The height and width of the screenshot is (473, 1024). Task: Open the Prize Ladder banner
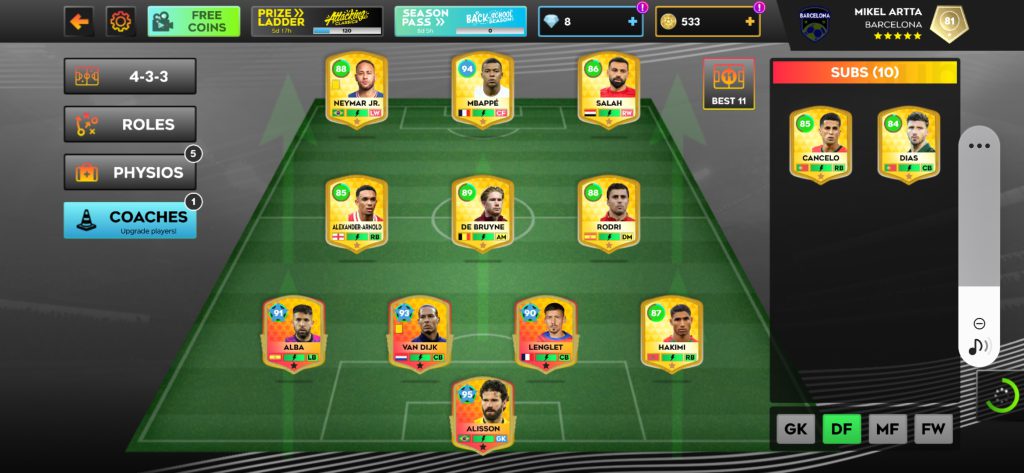(317, 21)
